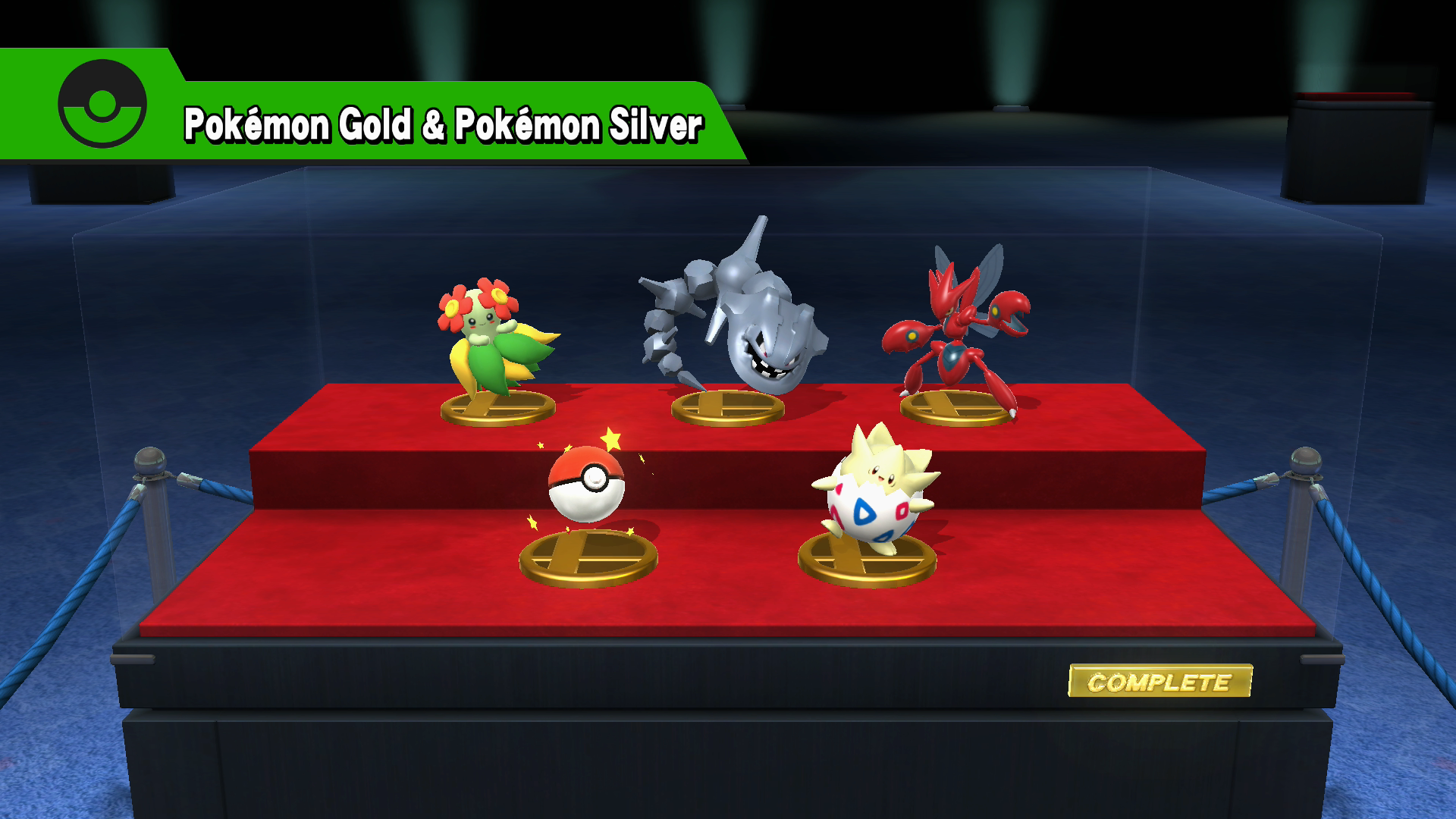Select the highlighted Poké Ball trophy
This screenshot has height=819, width=1456.
click(x=586, y=485)
